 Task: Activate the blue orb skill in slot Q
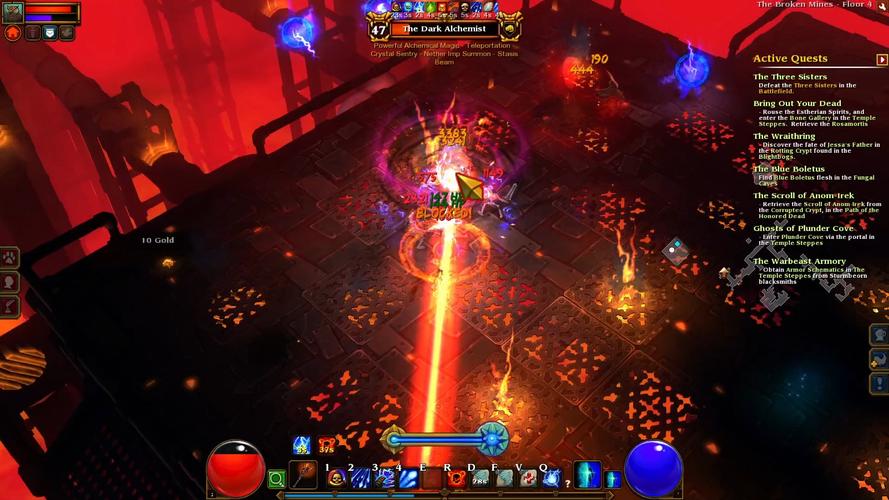(x=551, y=479)
